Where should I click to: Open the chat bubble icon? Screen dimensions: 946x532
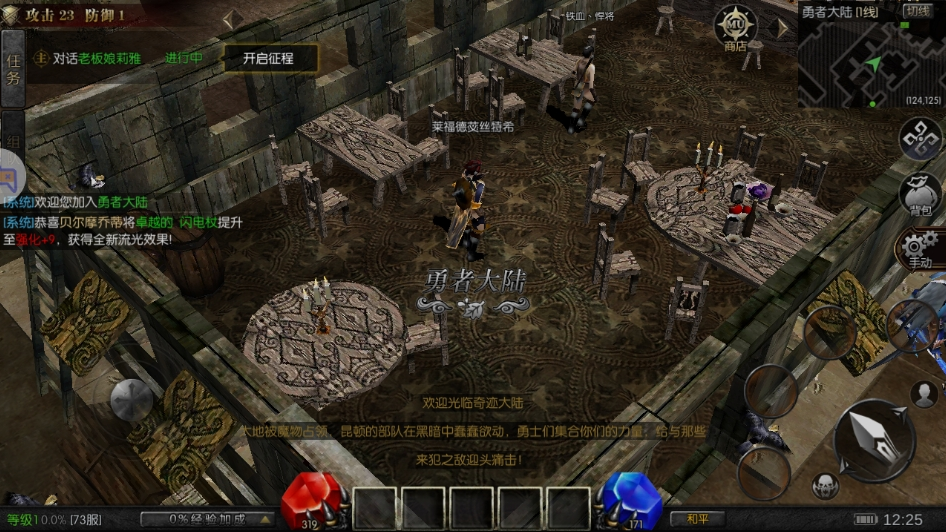[9, 180]
